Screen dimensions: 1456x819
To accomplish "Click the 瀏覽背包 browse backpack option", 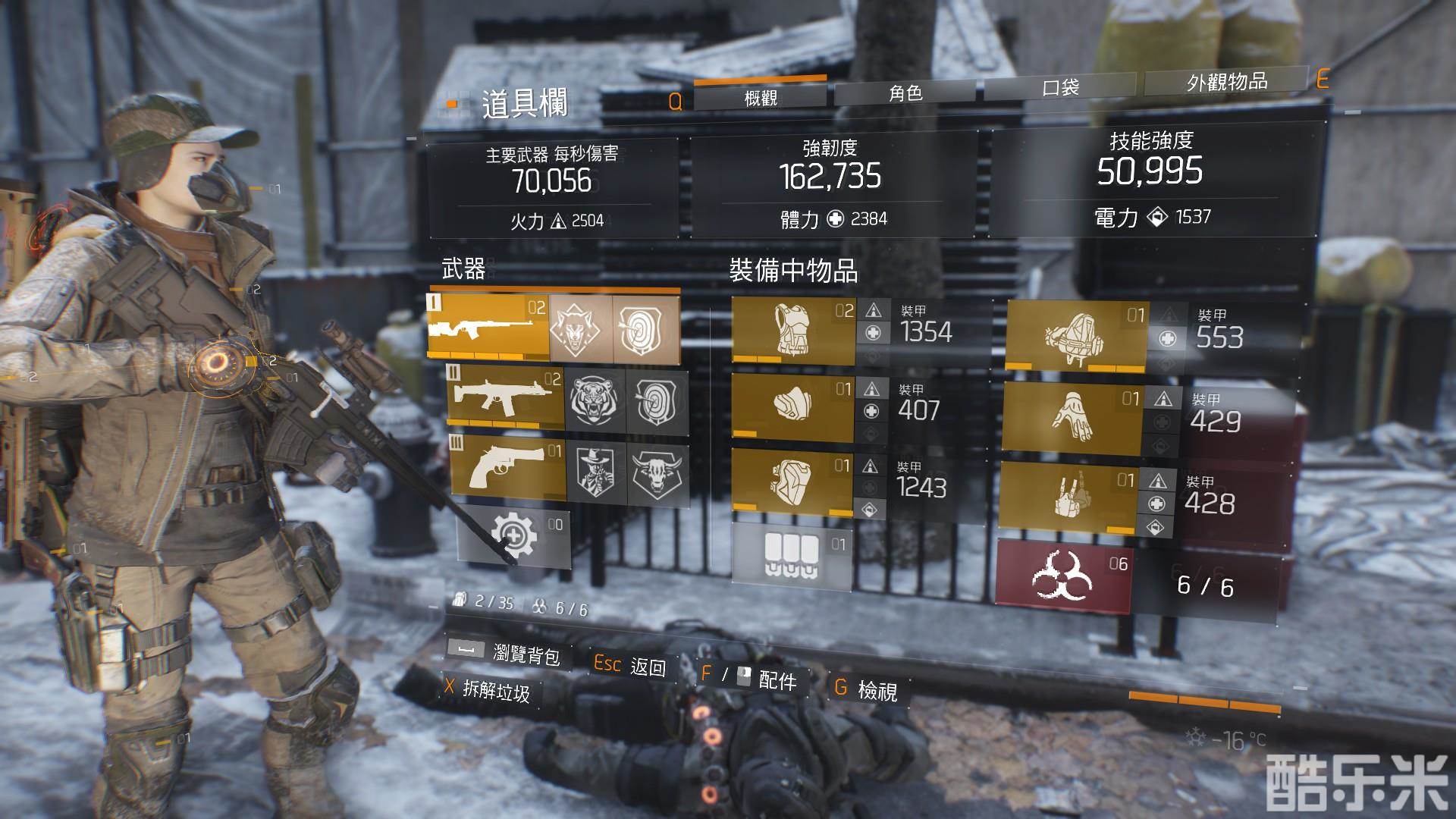I will point(526,654).
